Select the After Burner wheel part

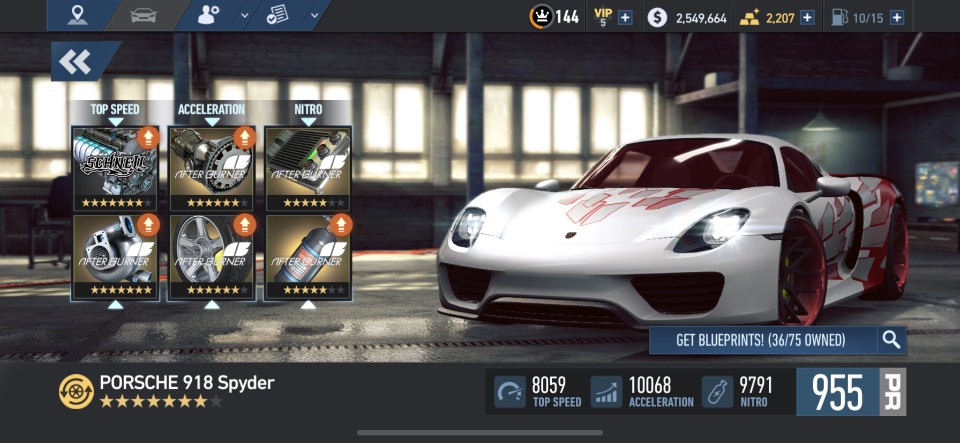tap(212, 257)
